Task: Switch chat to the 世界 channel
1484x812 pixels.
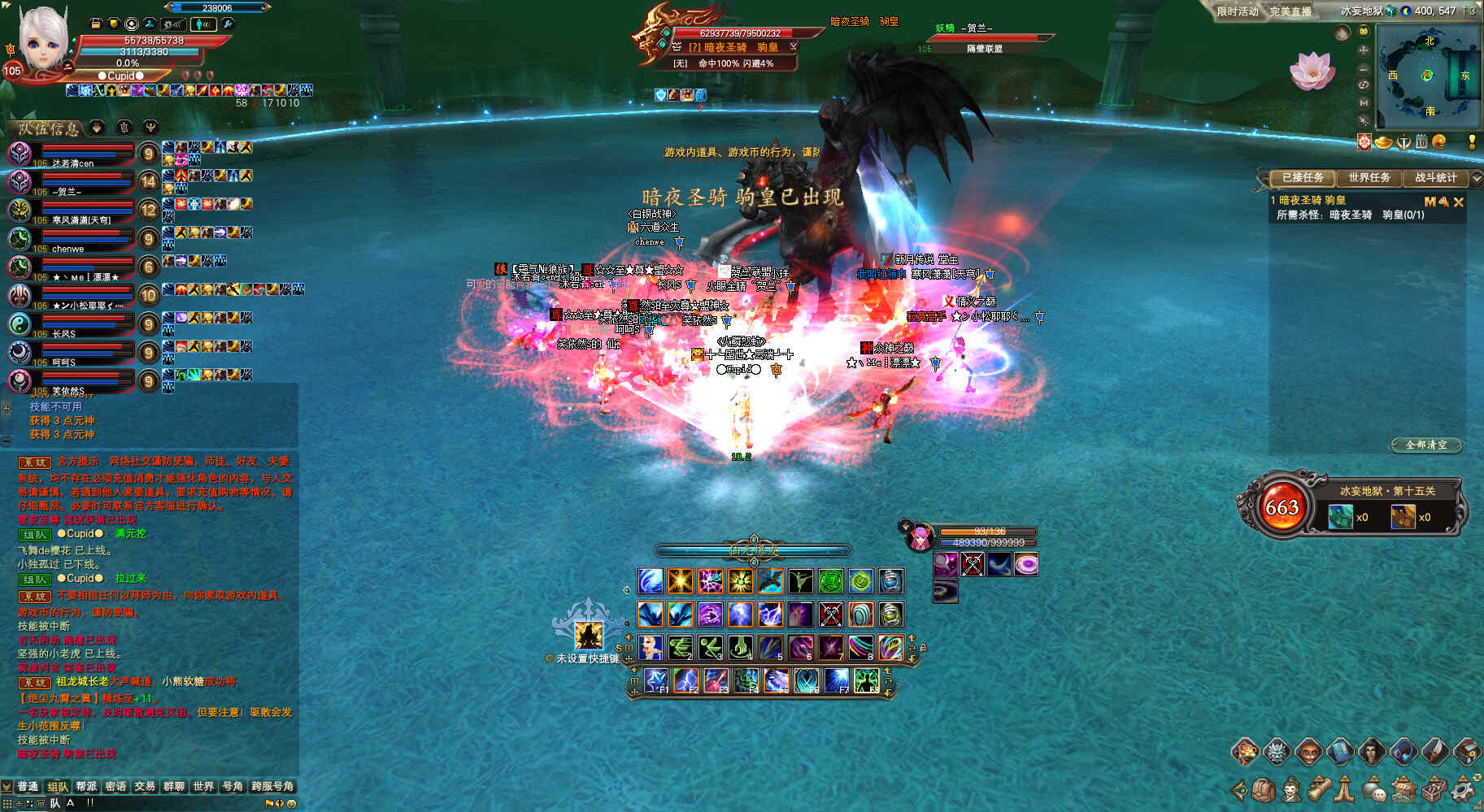Action: [203, 786]
